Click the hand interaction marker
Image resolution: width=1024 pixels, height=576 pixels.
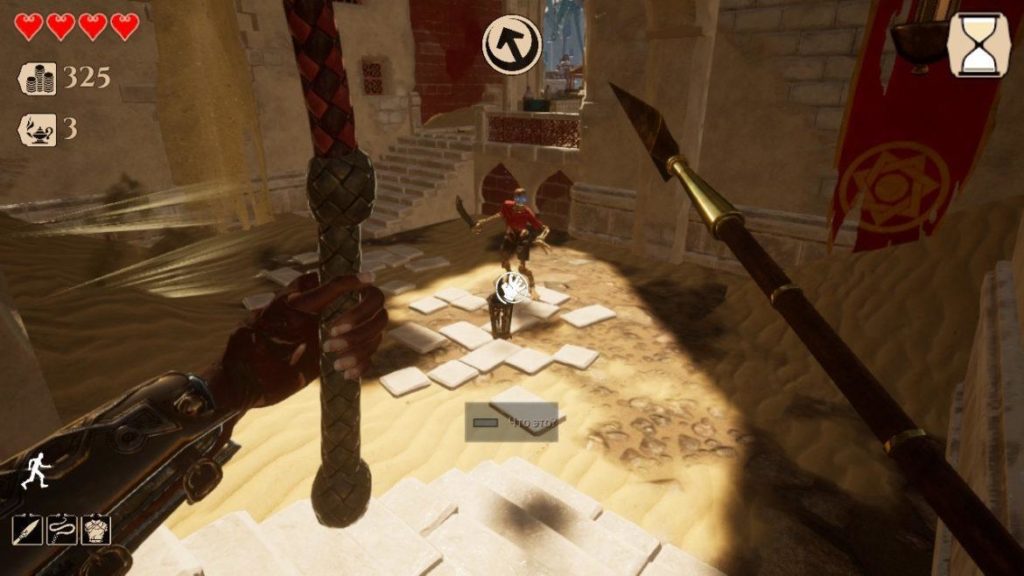[x=514, y=287]
